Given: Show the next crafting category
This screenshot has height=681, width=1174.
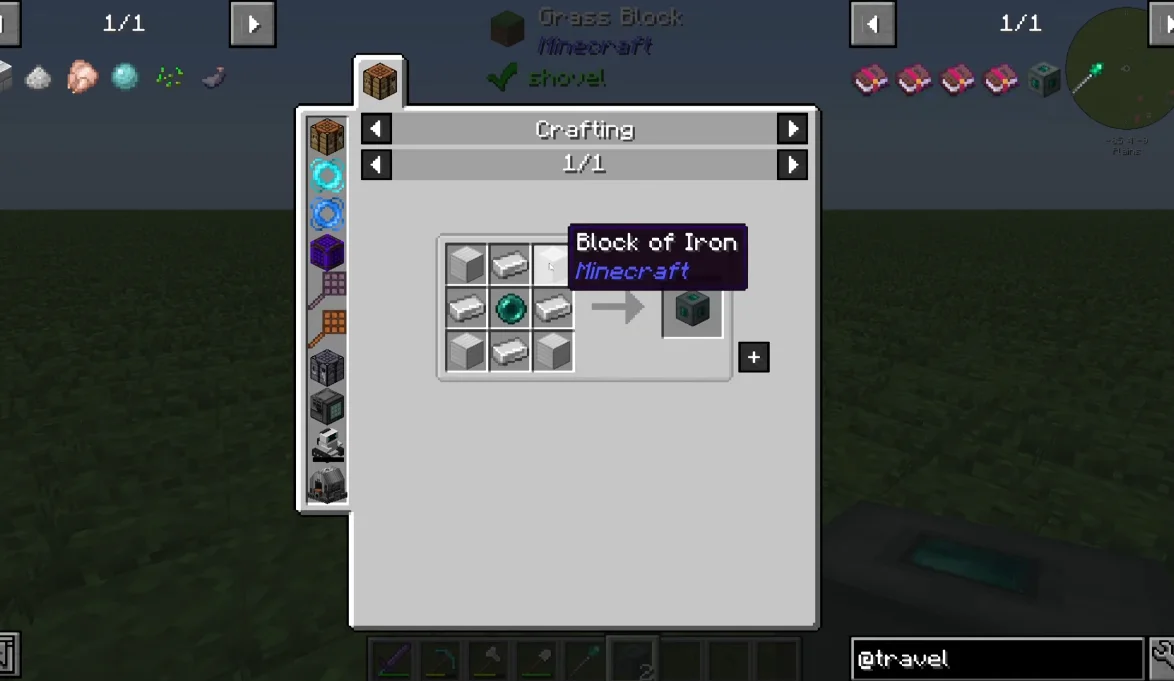Looking at the screenshot, I should click(x=792, y=129).
